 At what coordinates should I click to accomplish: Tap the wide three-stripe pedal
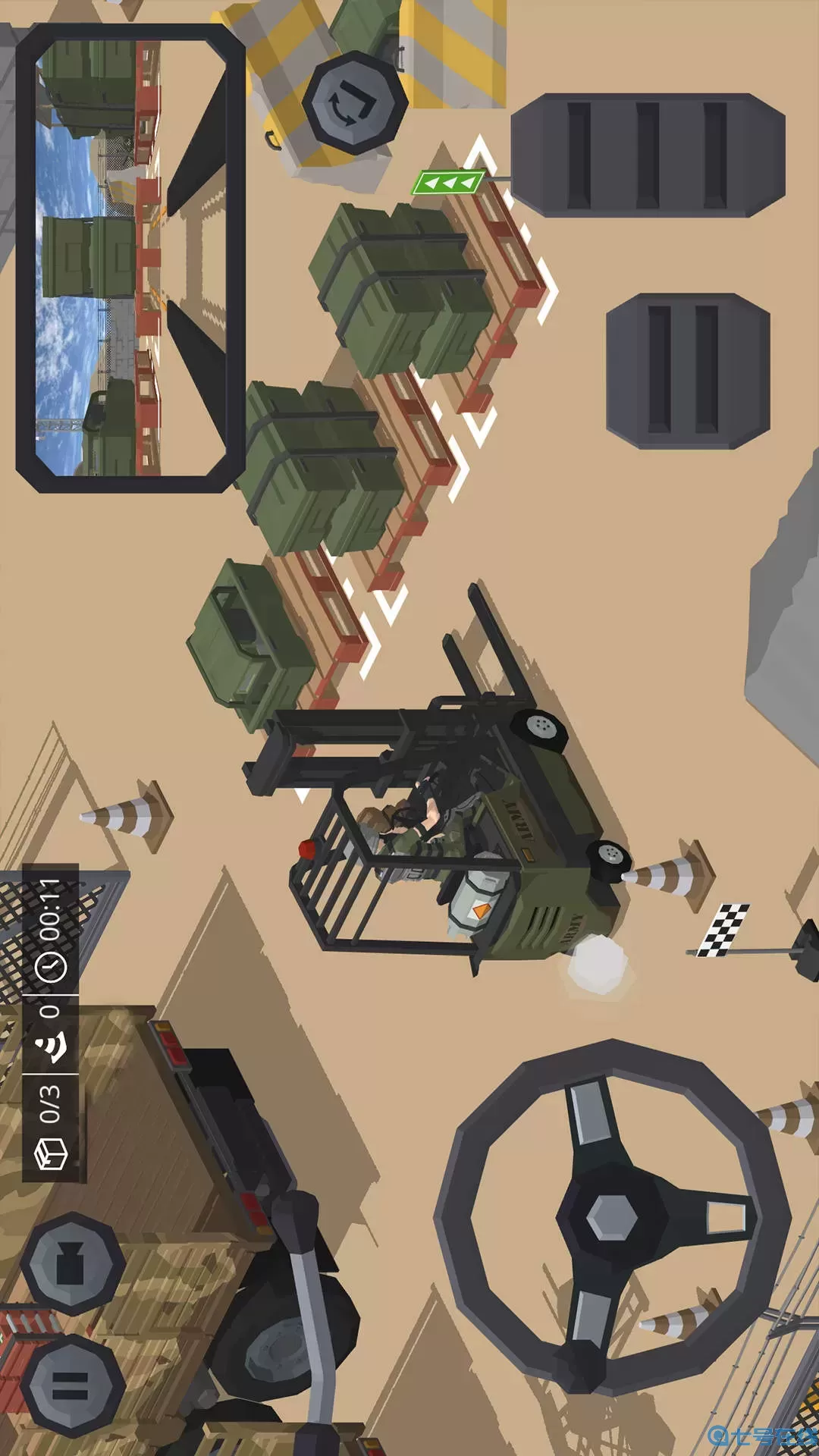[648, 155]
